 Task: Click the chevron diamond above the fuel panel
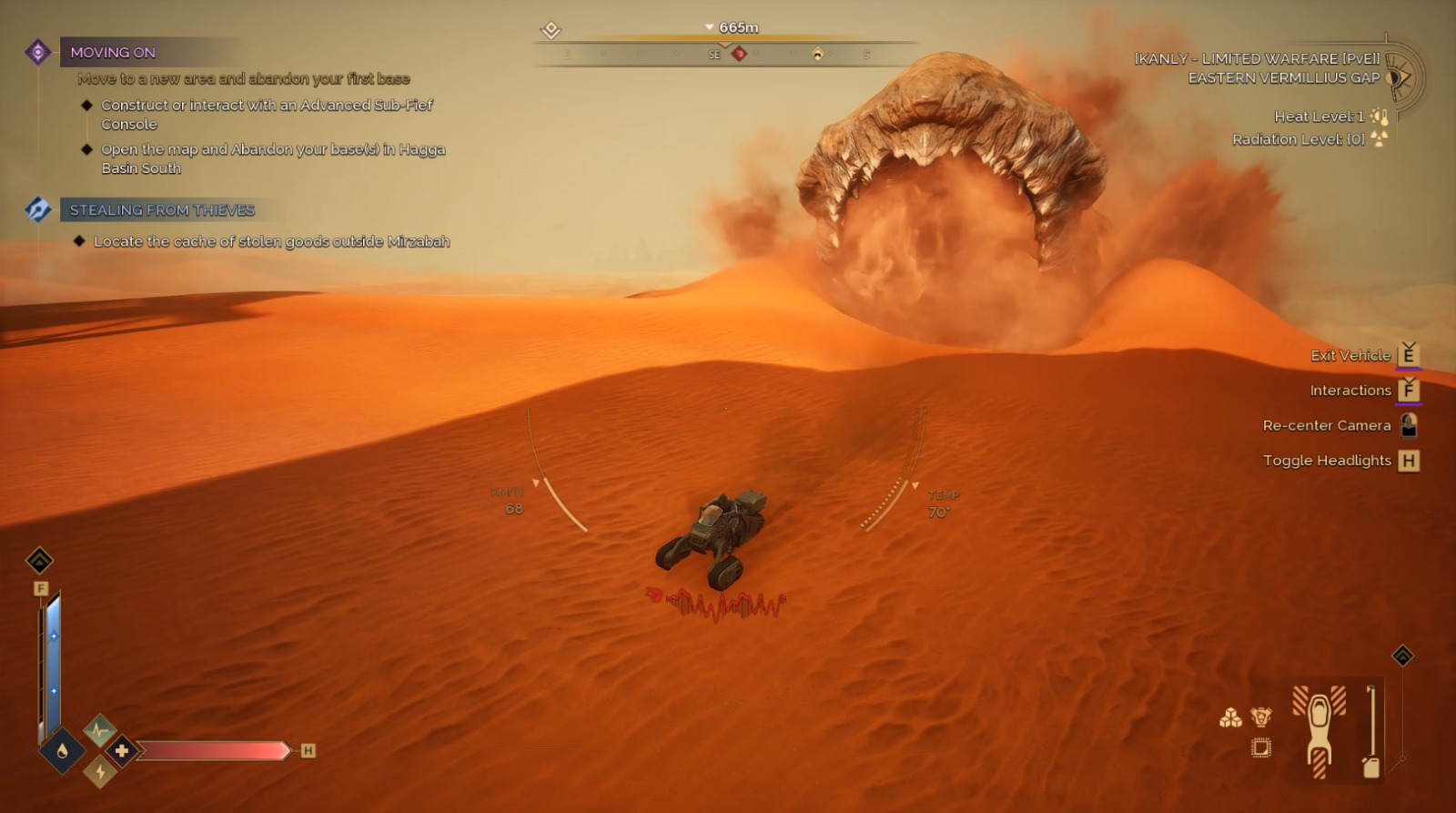click(x=1402, y=655)
